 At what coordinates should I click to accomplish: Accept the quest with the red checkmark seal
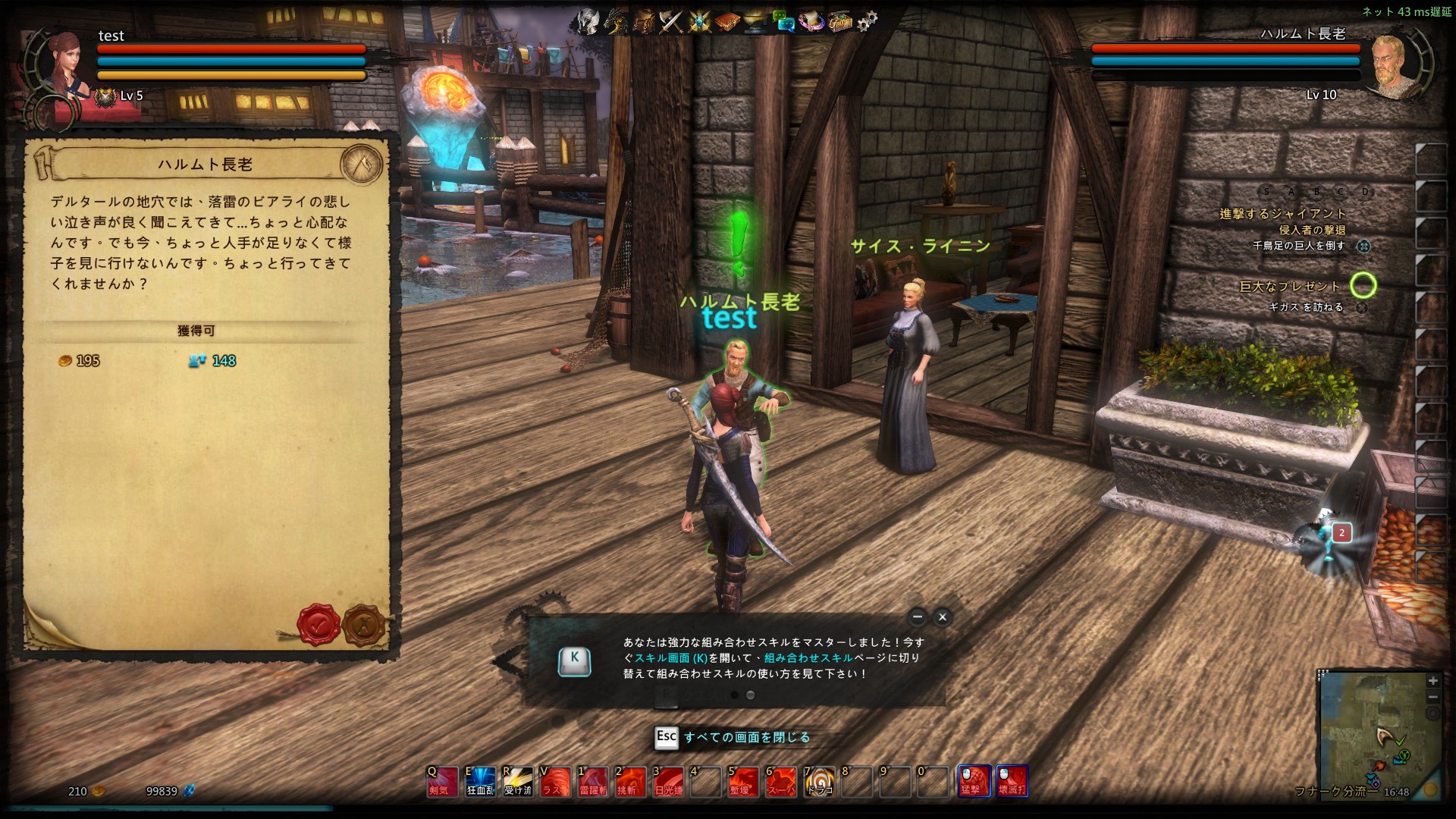tap(318, 625)
